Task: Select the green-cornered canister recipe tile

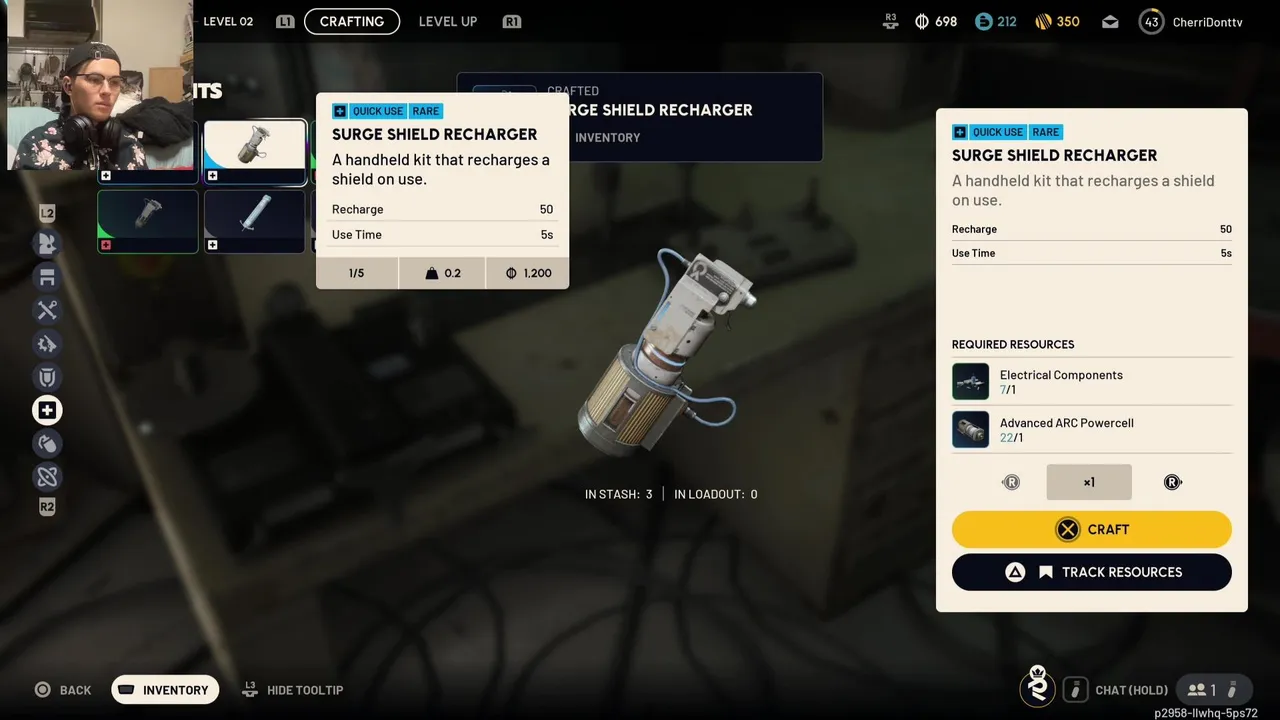Action: [148, 220]
